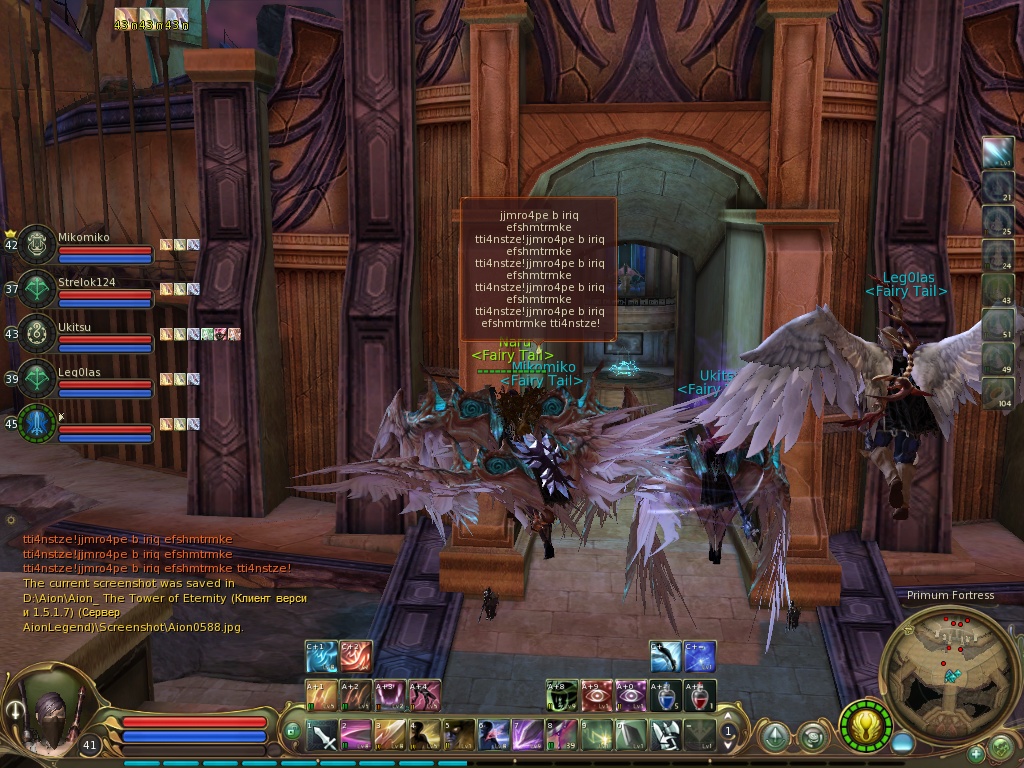The image size is (1024, 768).
Task: Target Strelok124 in the party list
Action: click(x=38, y=288)
